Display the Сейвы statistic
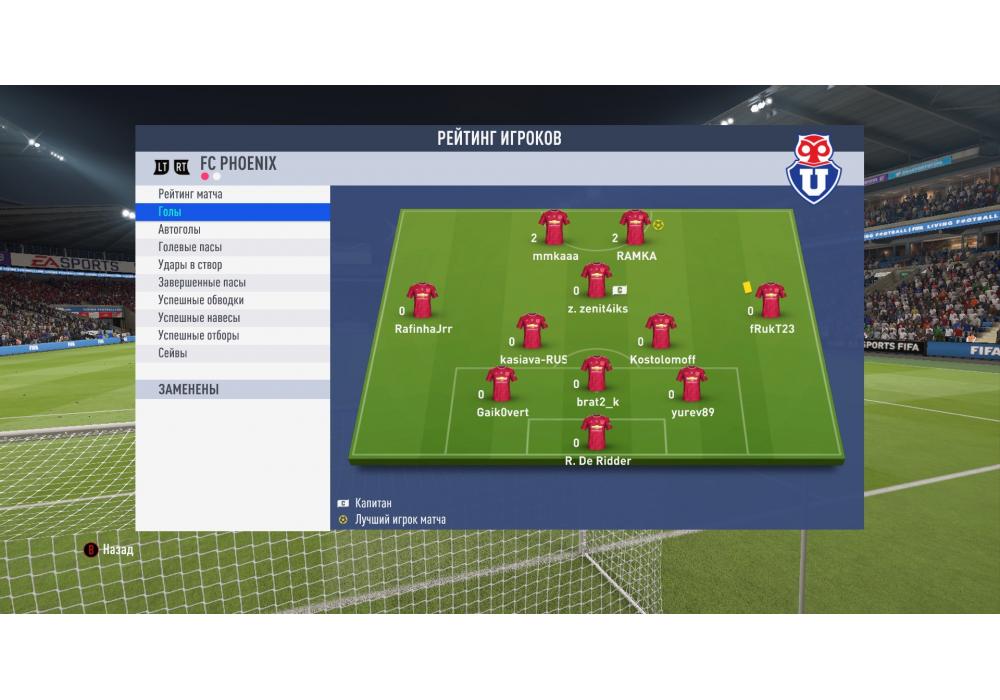Viewport: 1000px width, 700px height. point(232,353)
